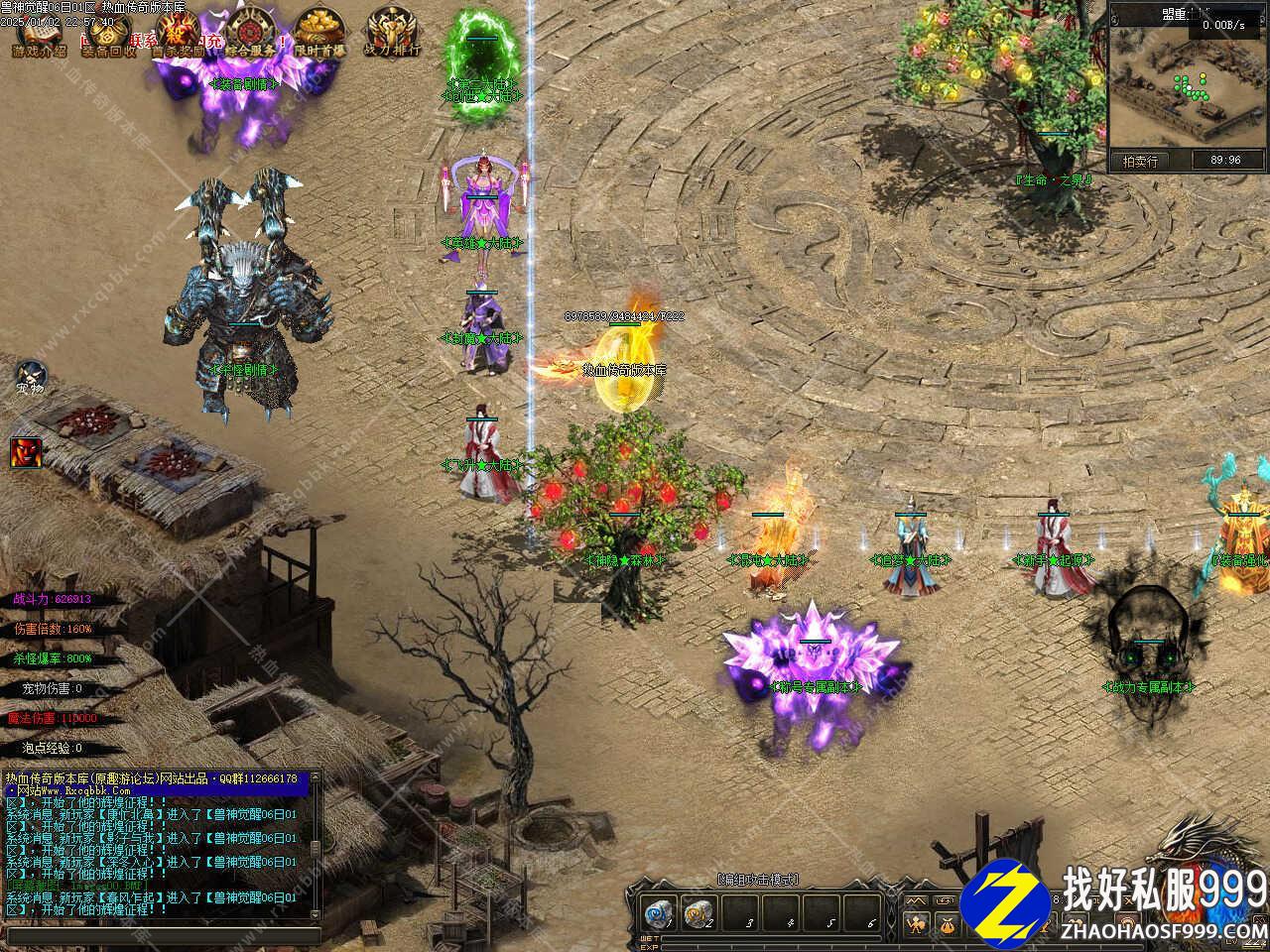The image size is (1270, 952).
Task: Use the orange swirl stone in hotbar slot 2
Action: [698, 913]
